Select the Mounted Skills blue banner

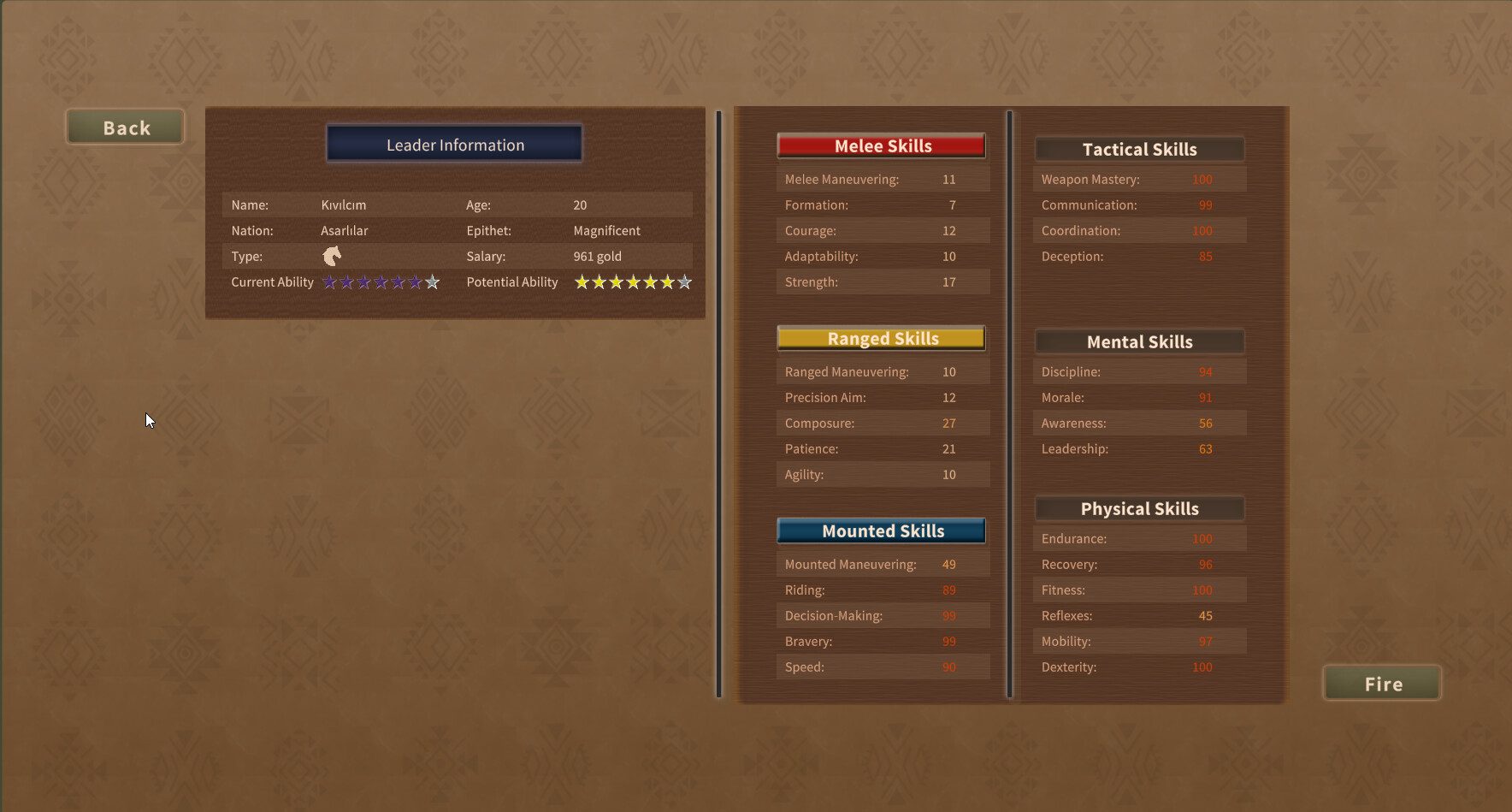pyautogui.click(x=882, y=530)
